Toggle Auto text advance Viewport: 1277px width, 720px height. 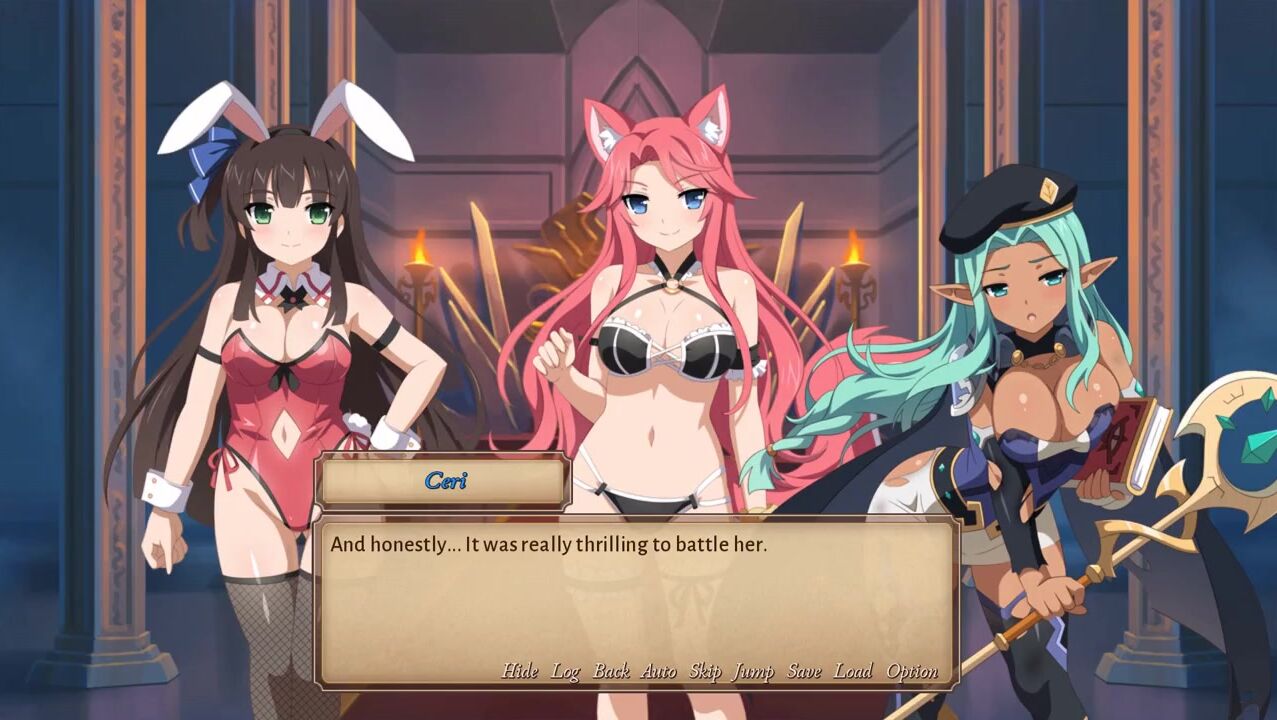coord(658,671)
